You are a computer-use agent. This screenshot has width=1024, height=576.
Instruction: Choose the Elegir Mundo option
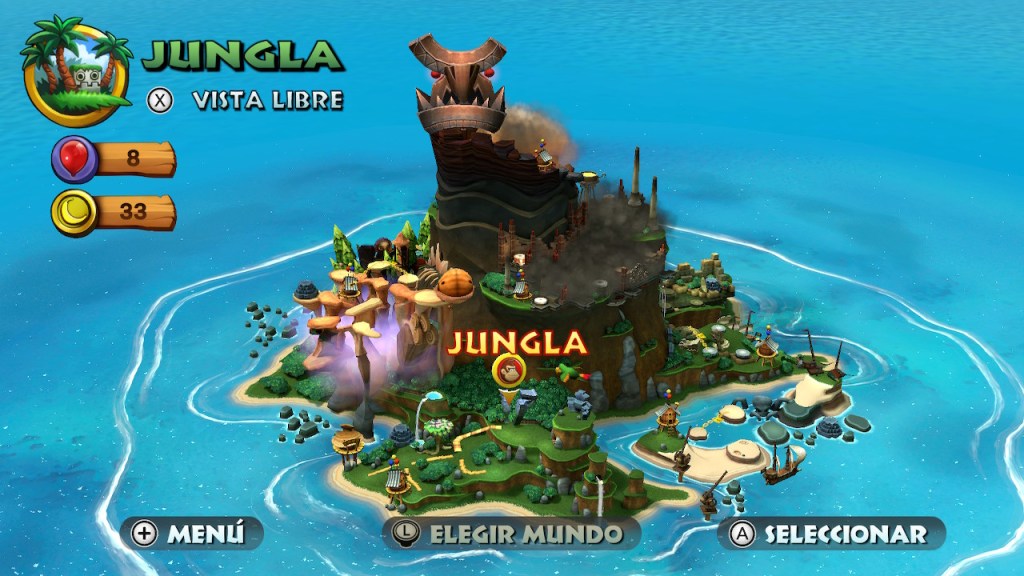click(511, 534)
